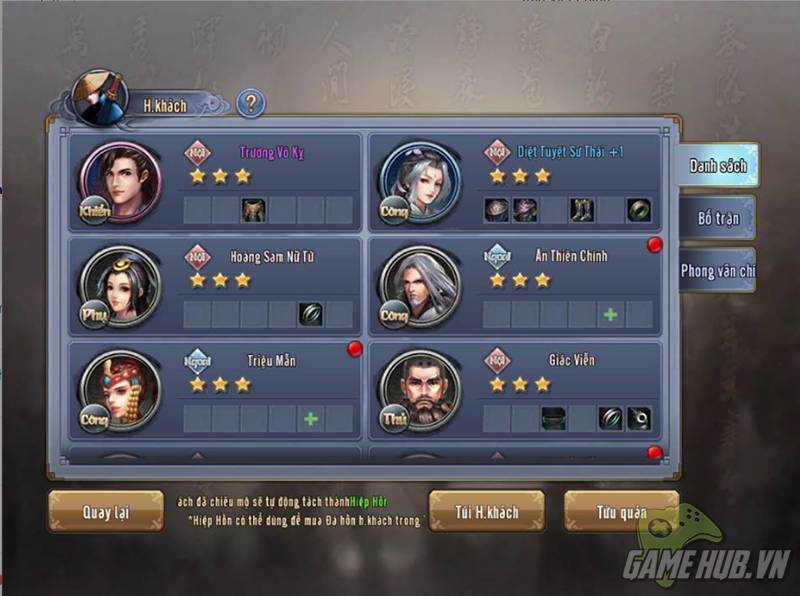Click Triệu Mẫn's green plus equipment slot
Viewport: 800px width, 596px height.
[311, 419]
